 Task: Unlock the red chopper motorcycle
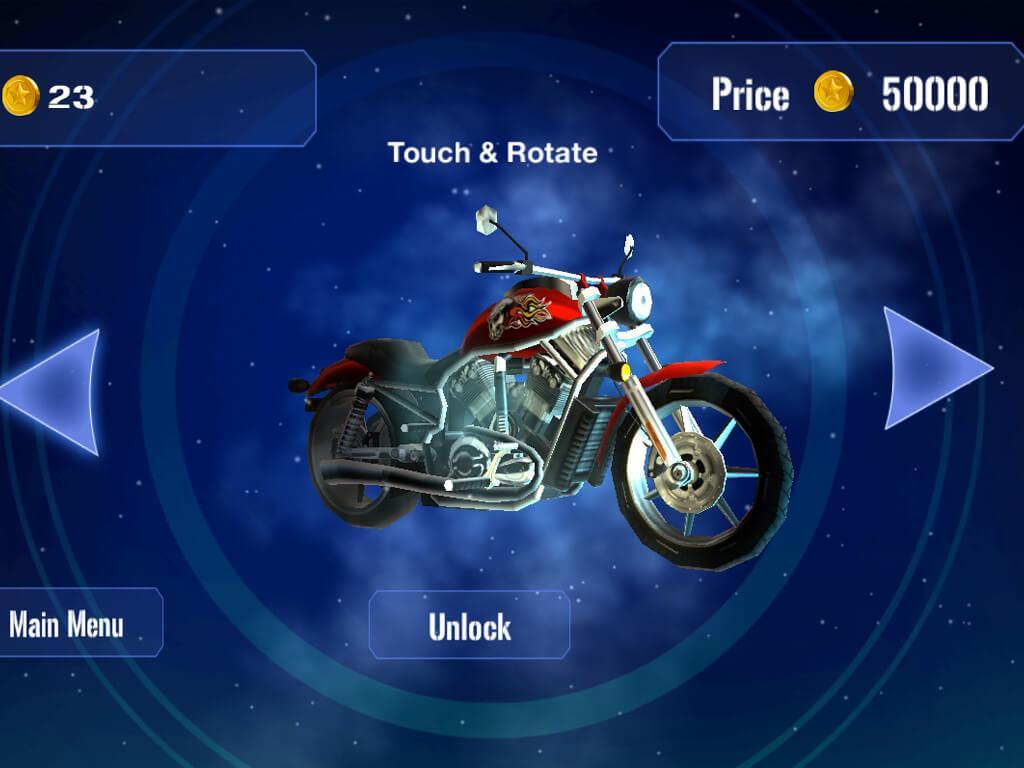[469, 626]
